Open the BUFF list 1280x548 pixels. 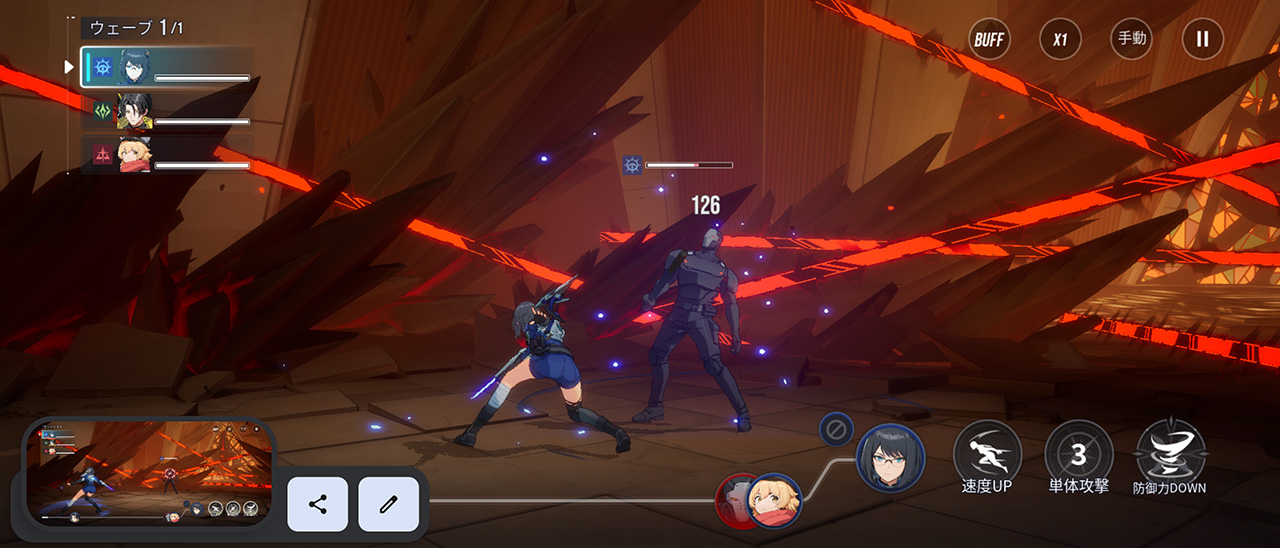[989, 40]
